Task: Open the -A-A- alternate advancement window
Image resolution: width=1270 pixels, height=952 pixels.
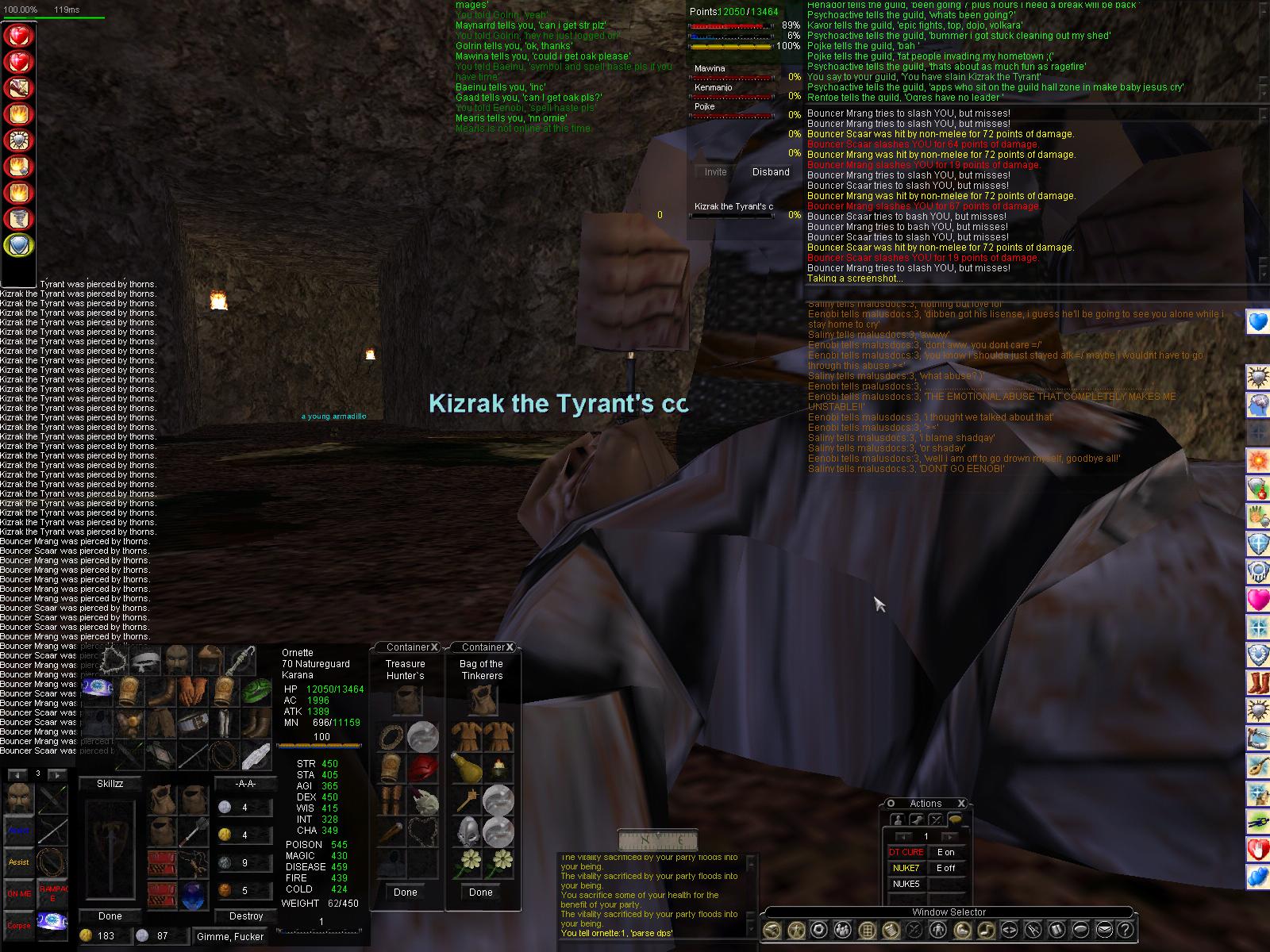Action: pyautogui.click(x=245, y=784)
